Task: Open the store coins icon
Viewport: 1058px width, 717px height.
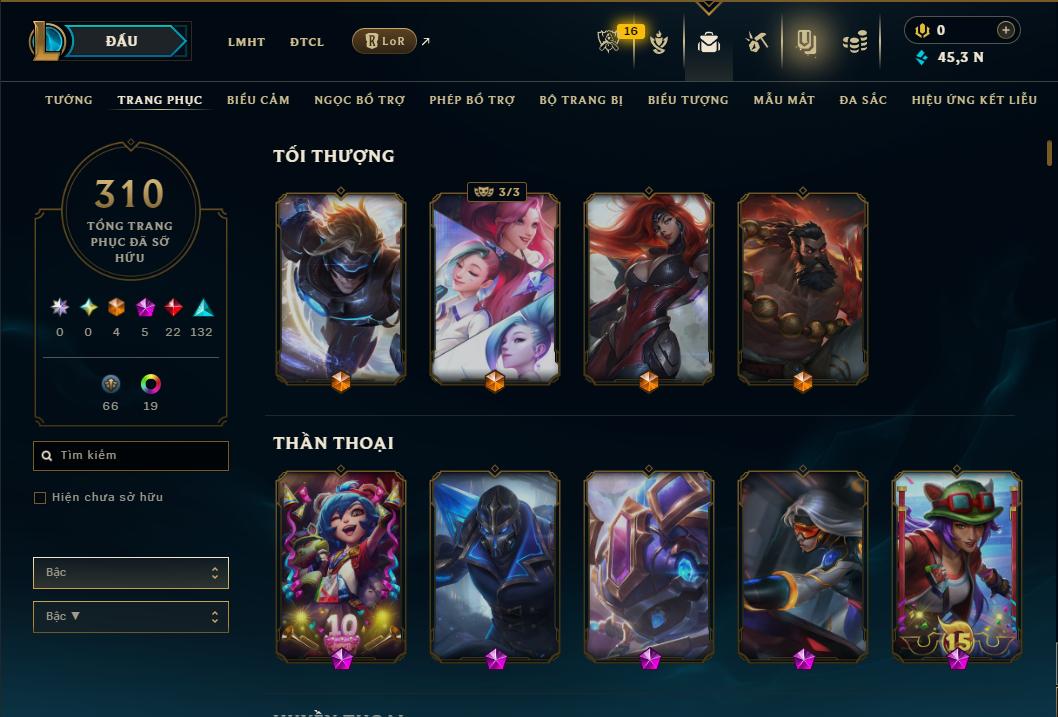Action: pos(854,42)
